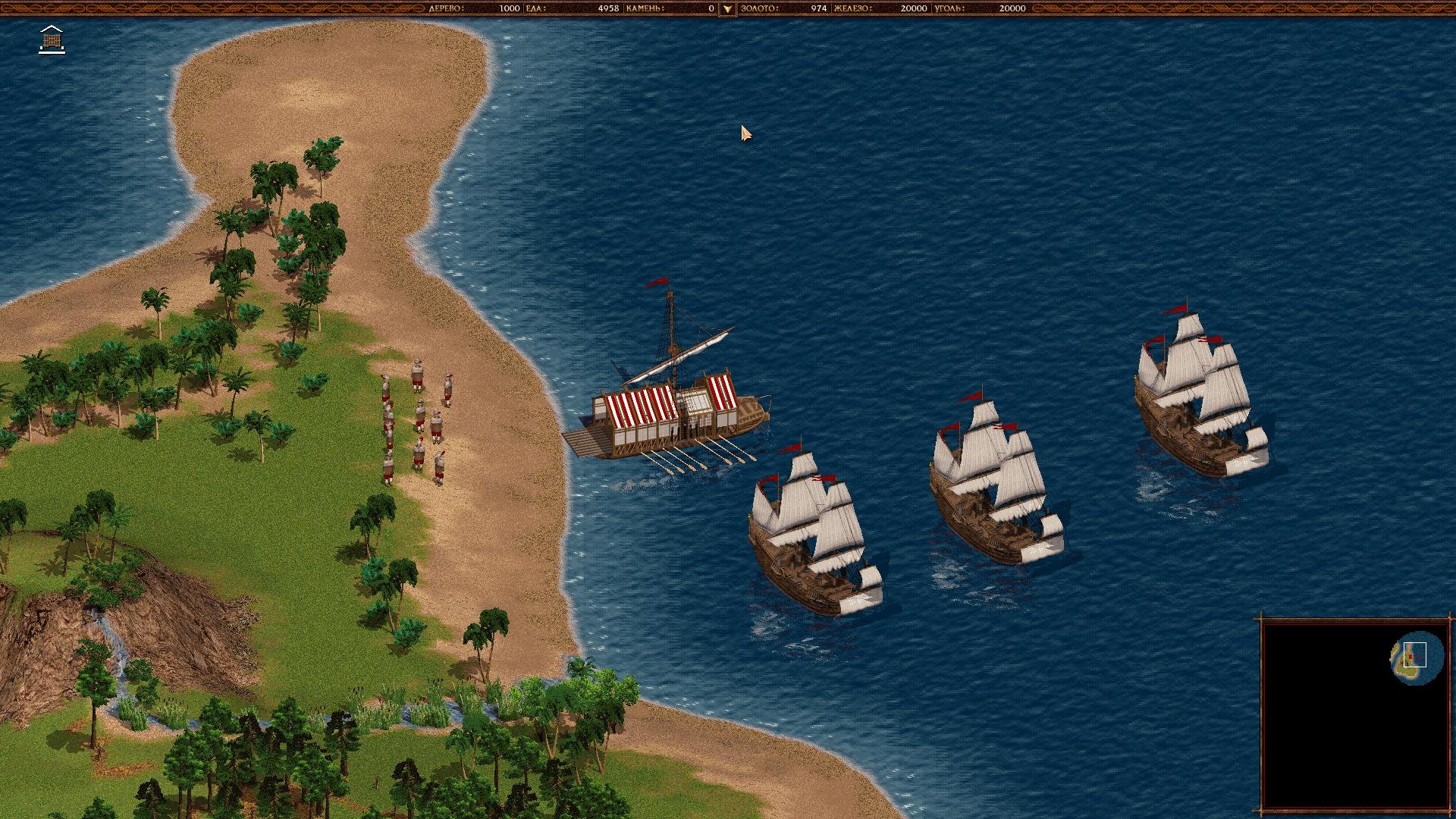The image size is (1456, 819).
Task: Click the gold arrow dropdown in resource bar
Action: coord(727,9)
